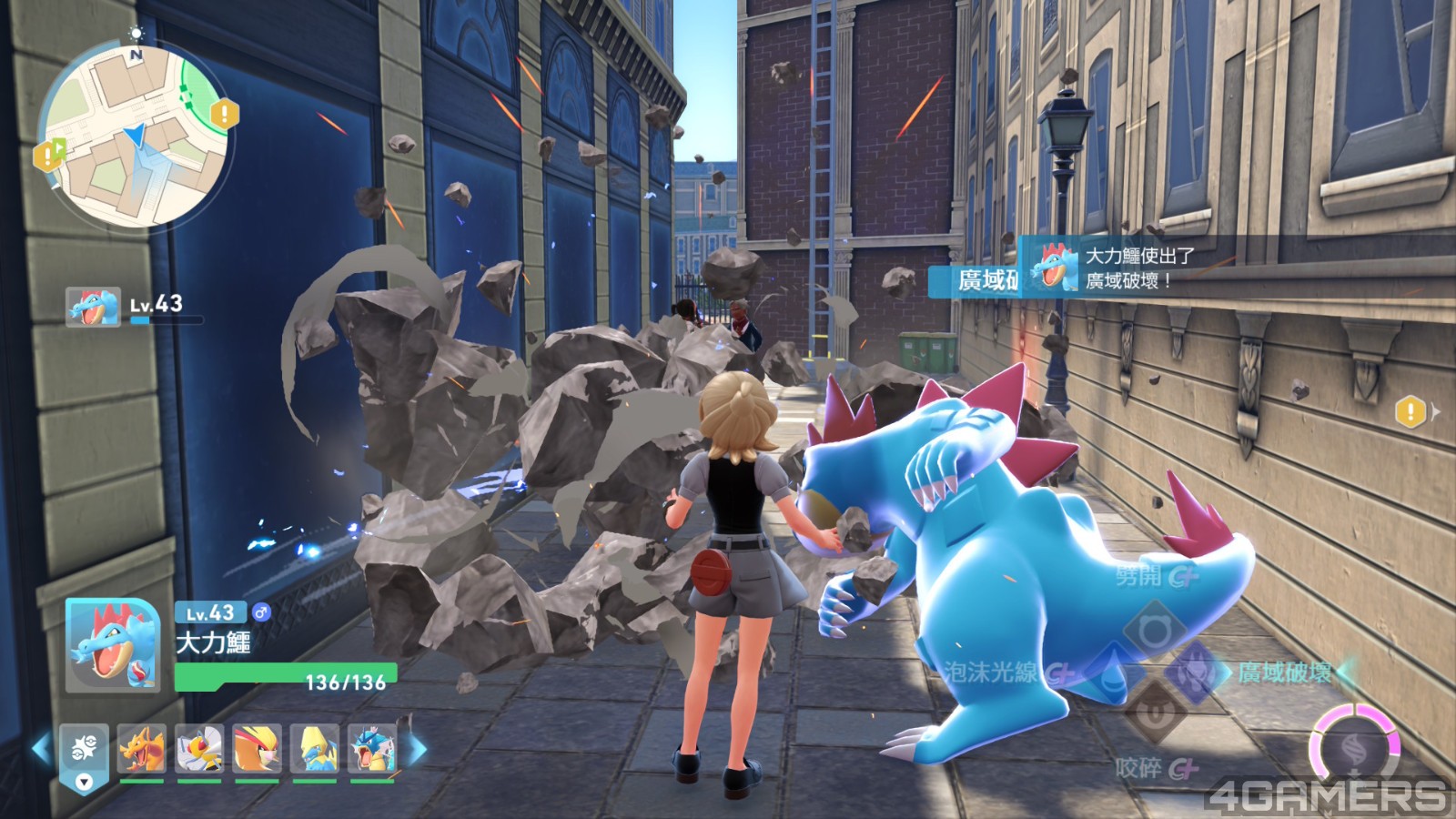This screenshot has width=1456, height=819.
Task: Click Feraligatr's Lv.43 target indicator
Action: (93, 307)
